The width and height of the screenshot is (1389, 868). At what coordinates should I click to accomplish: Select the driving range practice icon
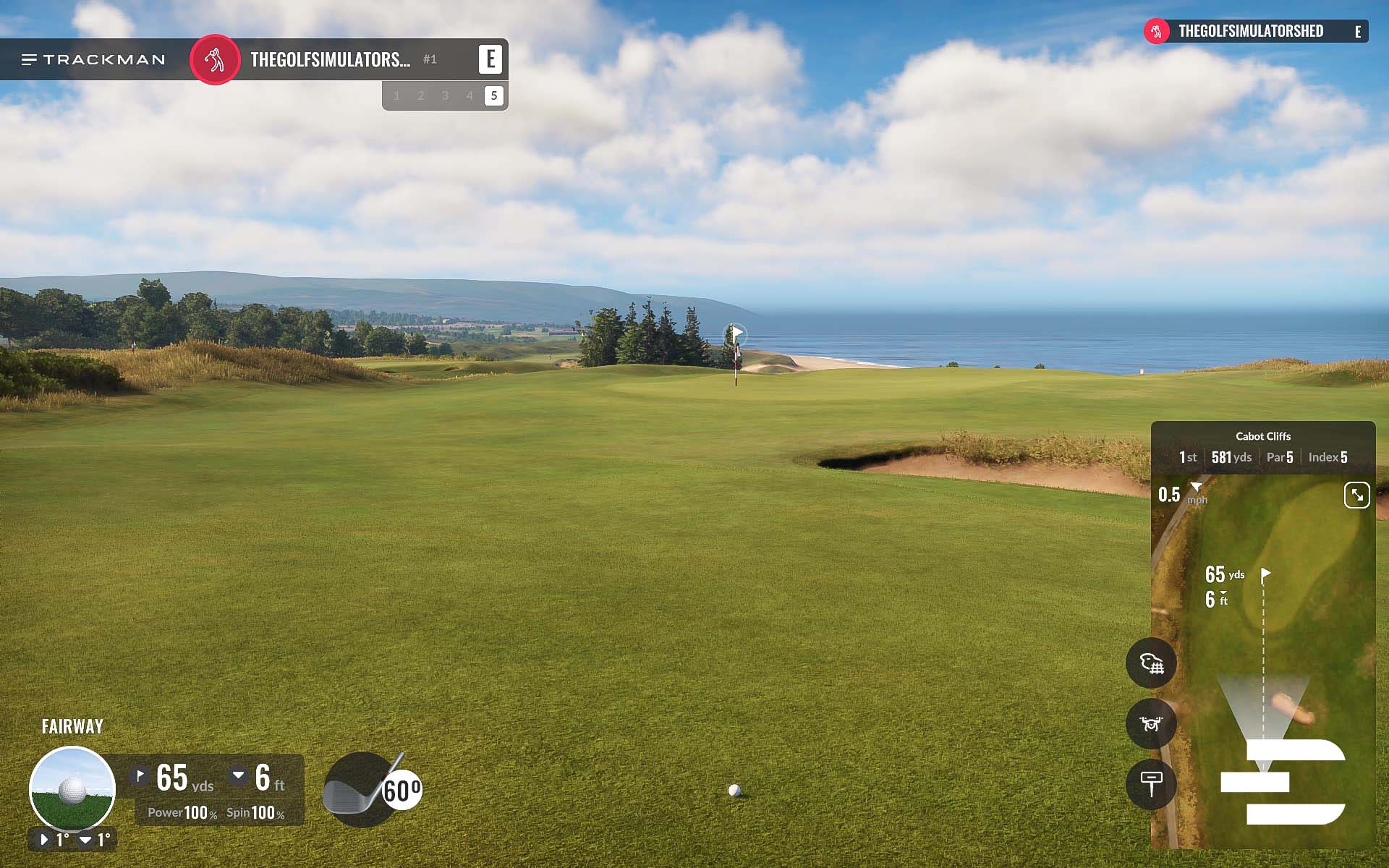(1152, 663)
